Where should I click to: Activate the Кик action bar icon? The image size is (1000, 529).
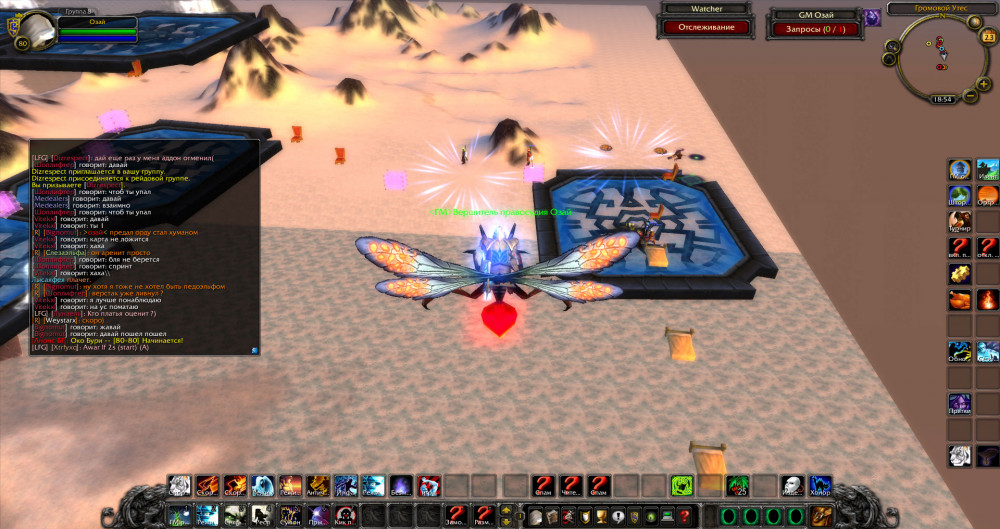click(344, 516)
